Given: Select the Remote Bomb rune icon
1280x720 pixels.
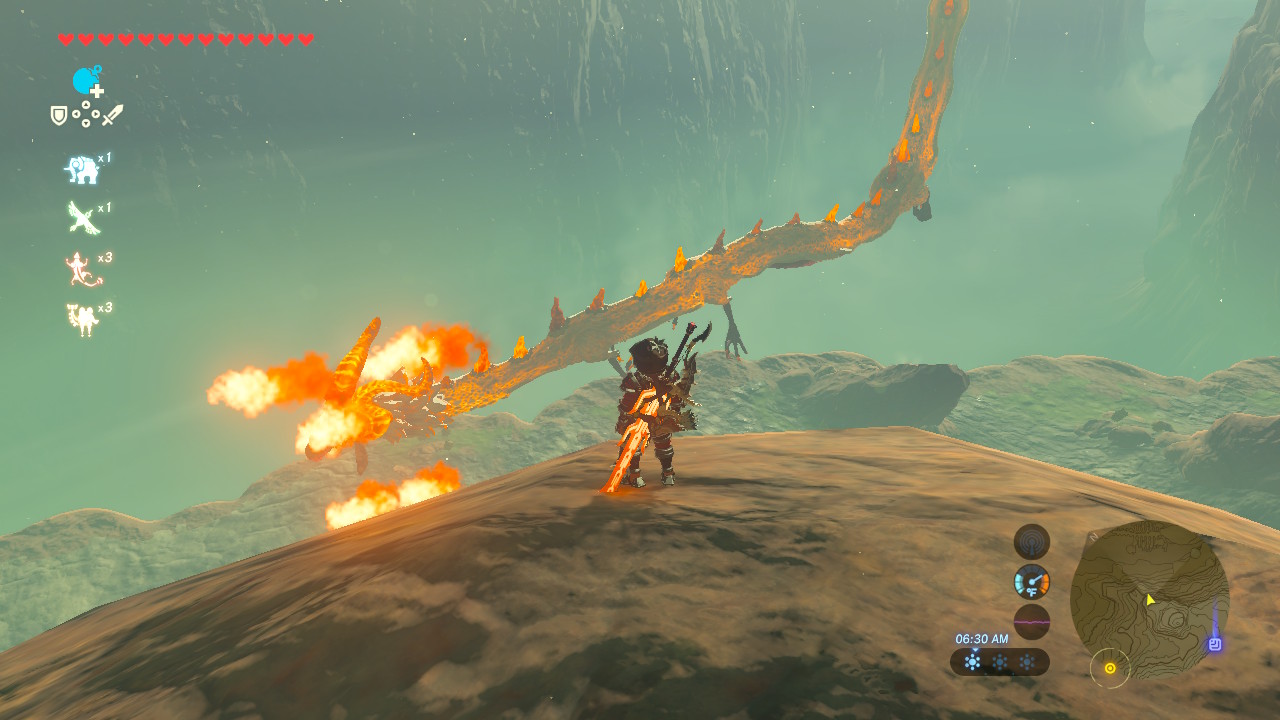Looking at the screenshot, I should (x=87, y=81).
